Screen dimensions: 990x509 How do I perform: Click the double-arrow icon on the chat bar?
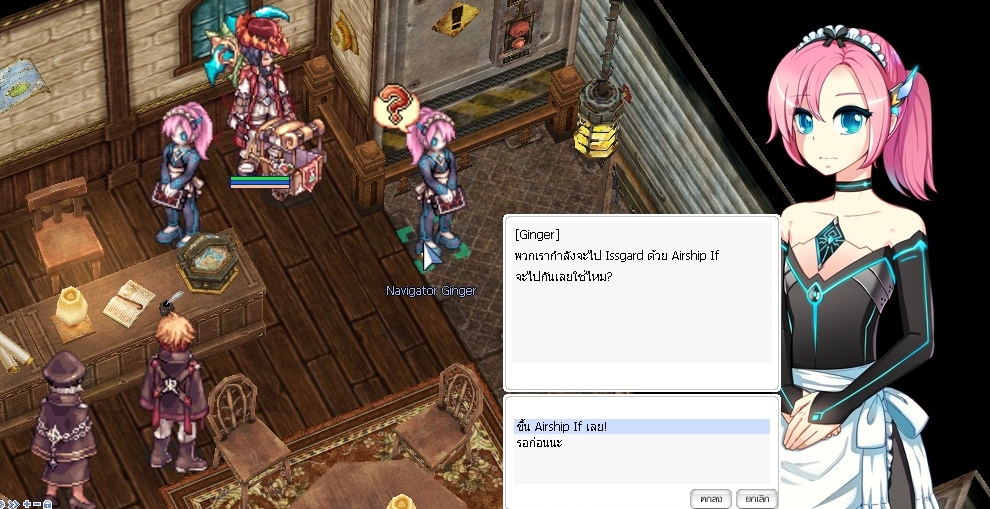(14, 503)
